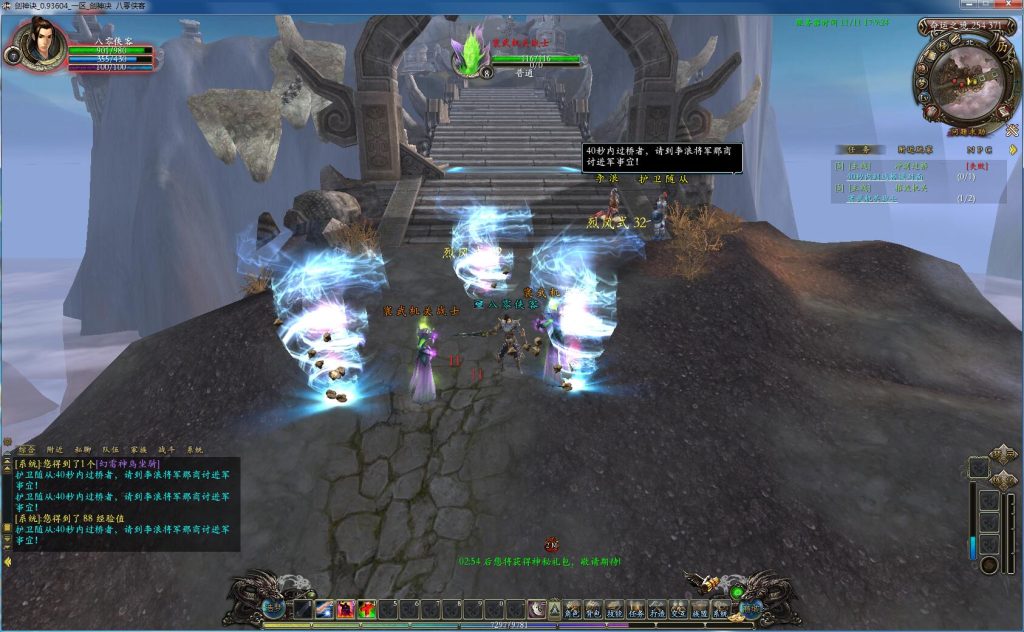The height and width of the screenshot is (632, 1024).
Task: Collapse the quest tracker with the yellow arrow
Action: coord(1012,149)
